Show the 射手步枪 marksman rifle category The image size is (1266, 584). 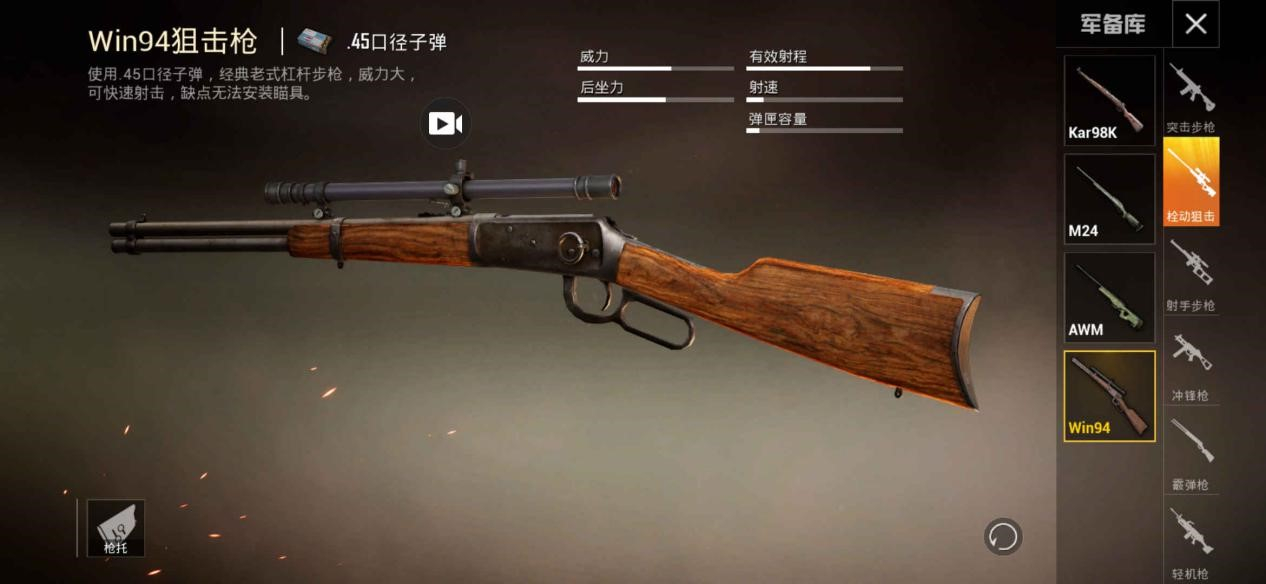tap(1191, 274)
